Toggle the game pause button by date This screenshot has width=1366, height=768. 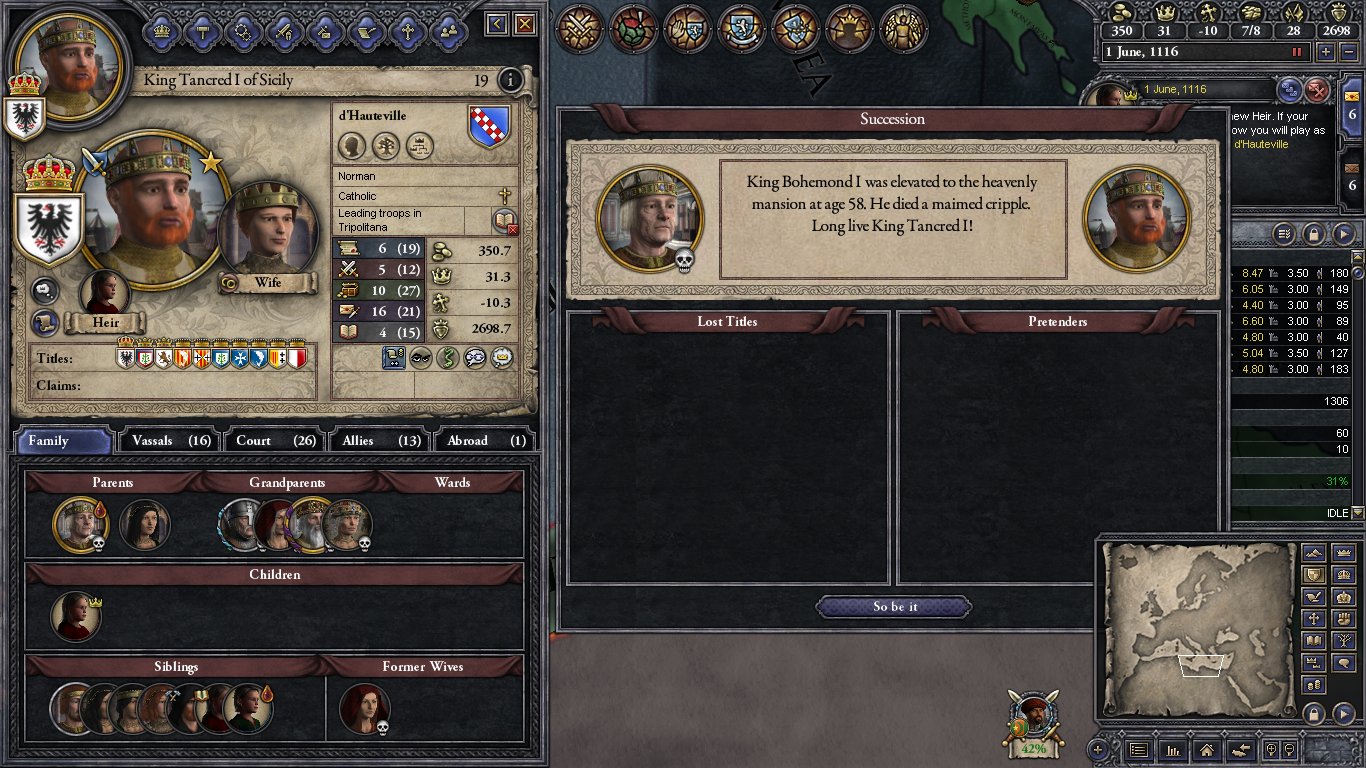1298,51
